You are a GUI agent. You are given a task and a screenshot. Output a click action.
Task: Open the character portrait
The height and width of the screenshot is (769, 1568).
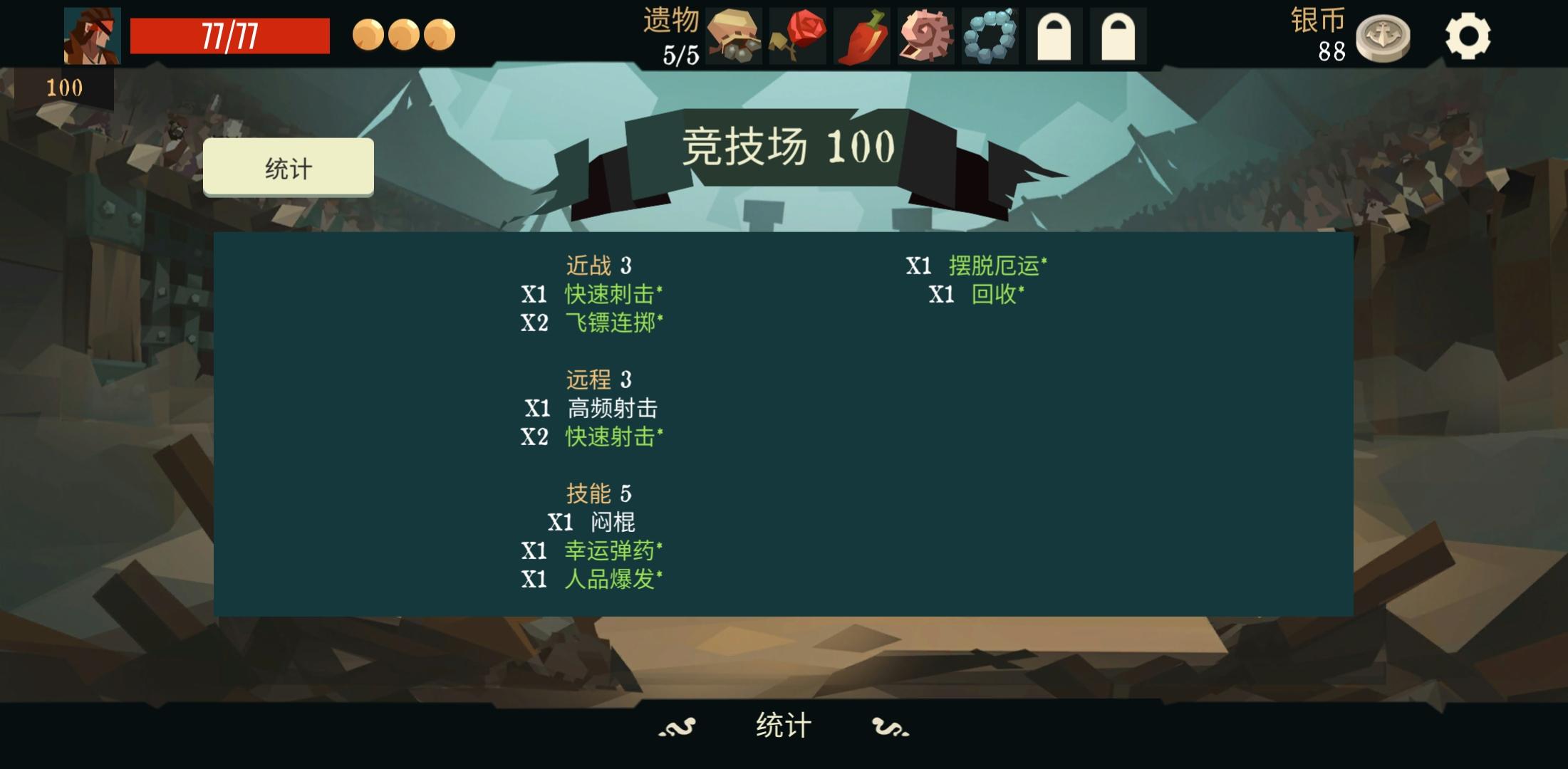coord(92,34)
